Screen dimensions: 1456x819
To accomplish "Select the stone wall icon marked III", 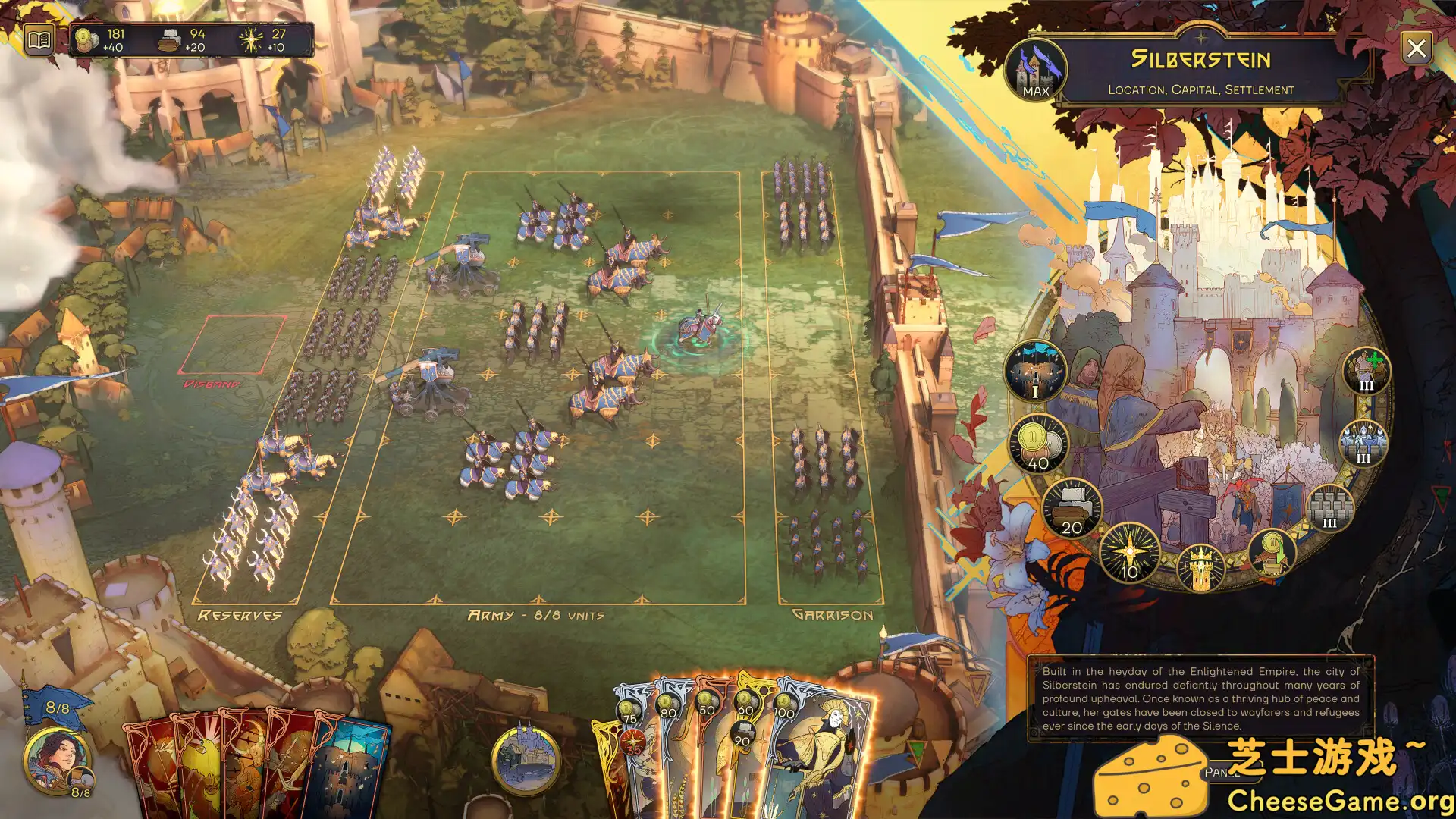I will tap(1329, 507).
